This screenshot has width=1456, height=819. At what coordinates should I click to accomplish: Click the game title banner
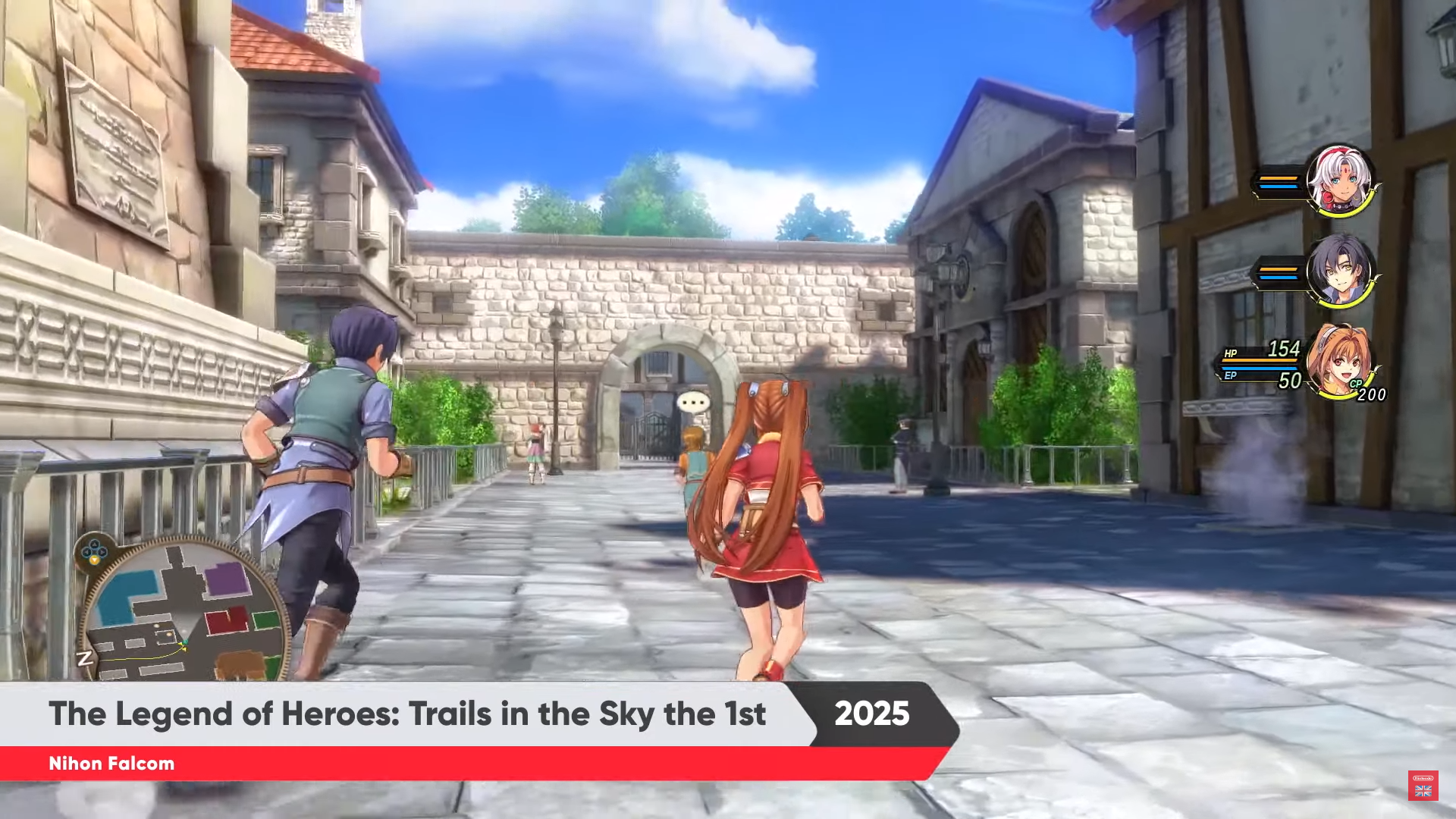tap(409, 714)
